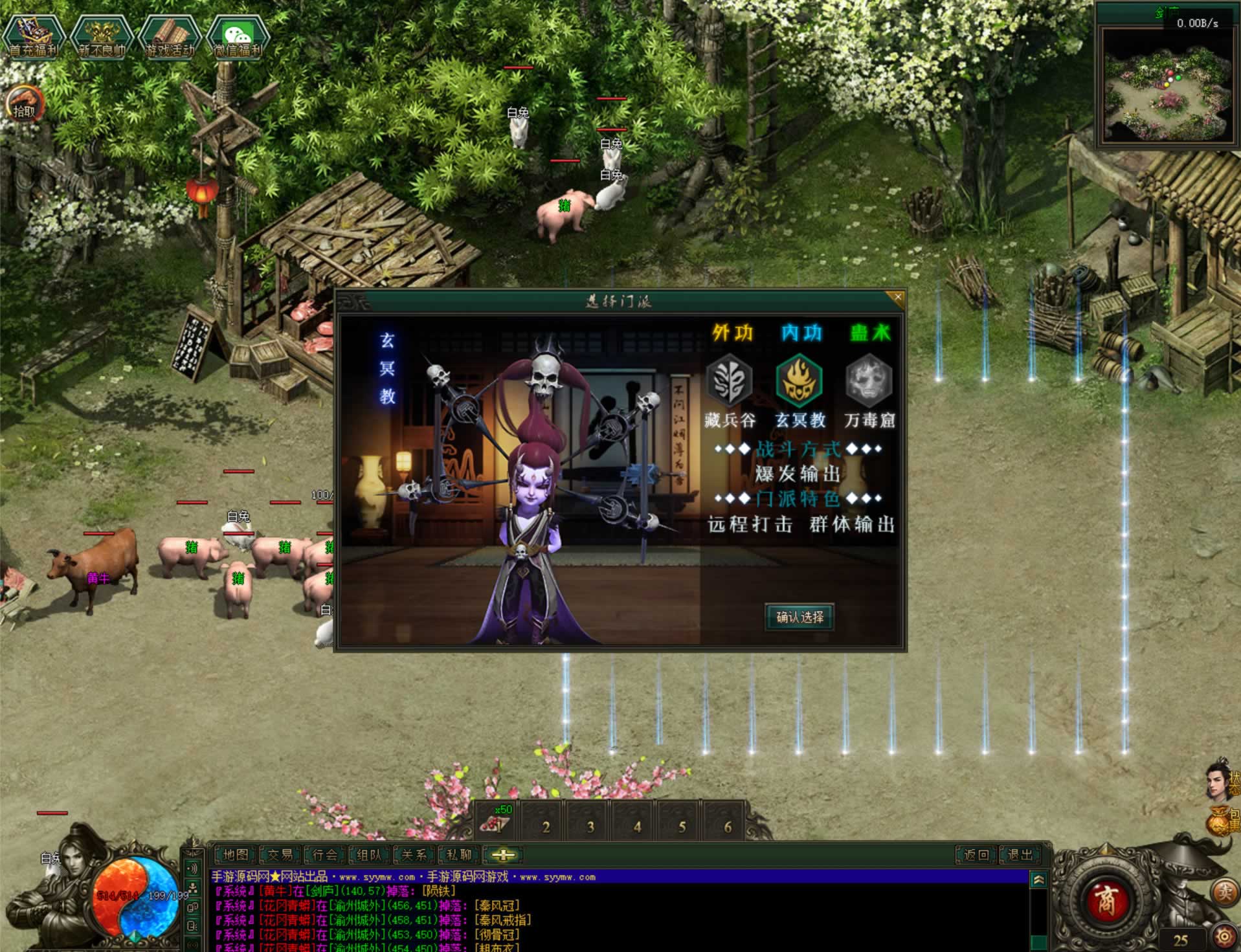Open the 微信福利 WeChat rewards icon
This screenshot has width=1241, height=952.
(238, 38)
